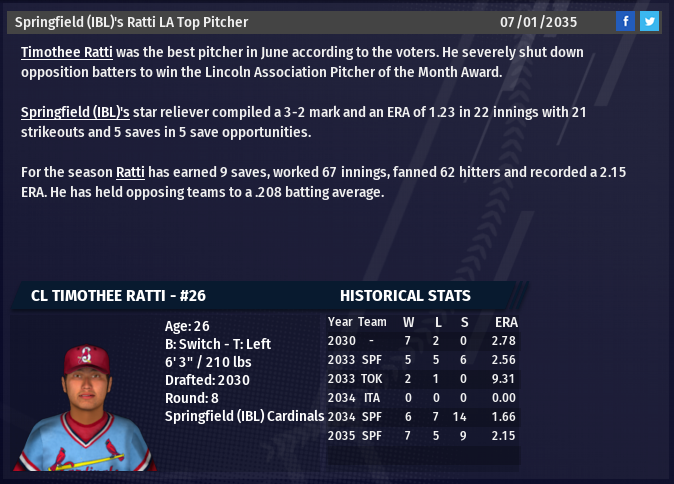The width and height of the screenshot is (674, 484).
Task: Follow the underlined Ratti season link
Action: point(131,172)
